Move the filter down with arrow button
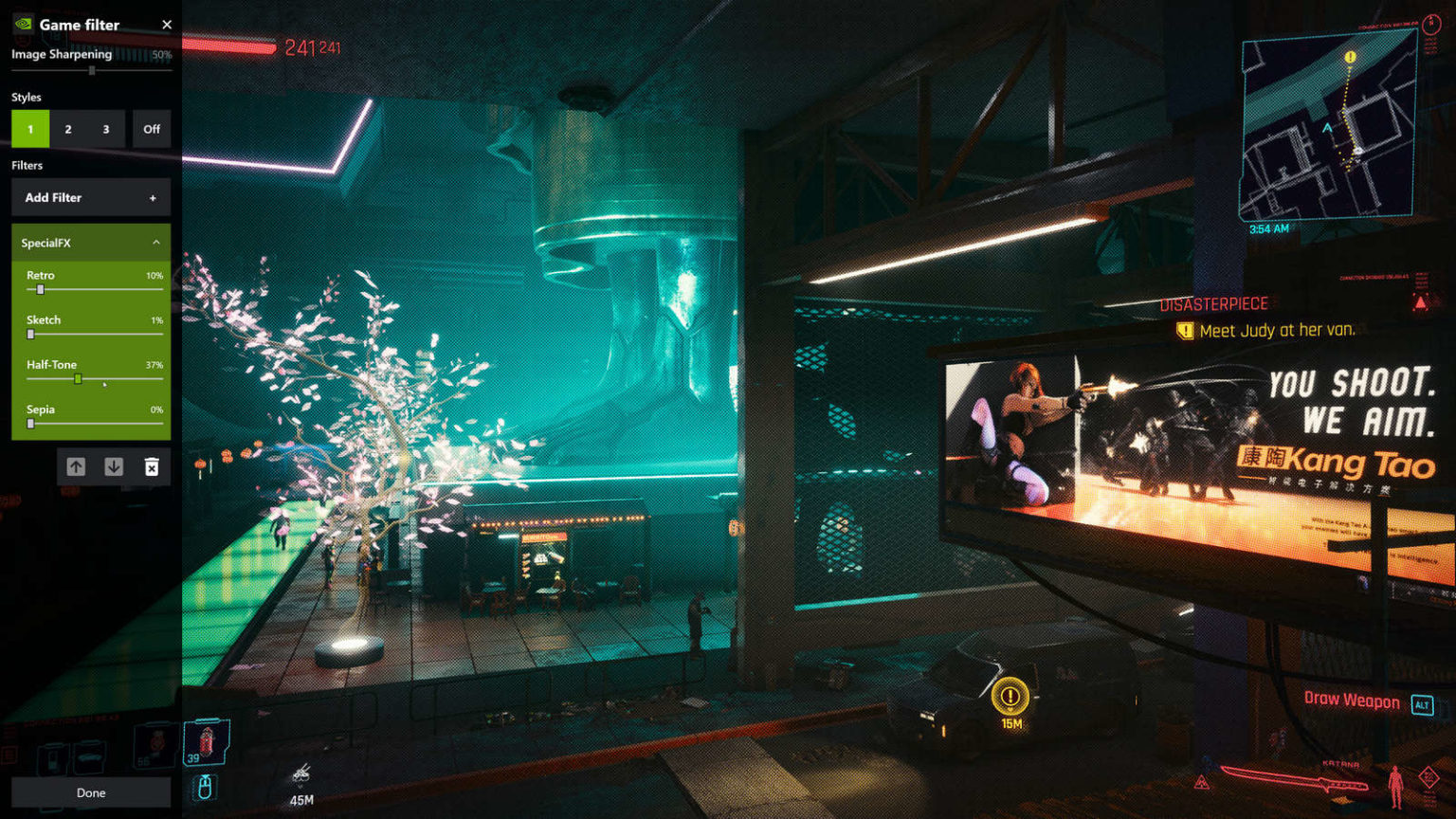1456x819 pixels. click(x=114, y=466)
